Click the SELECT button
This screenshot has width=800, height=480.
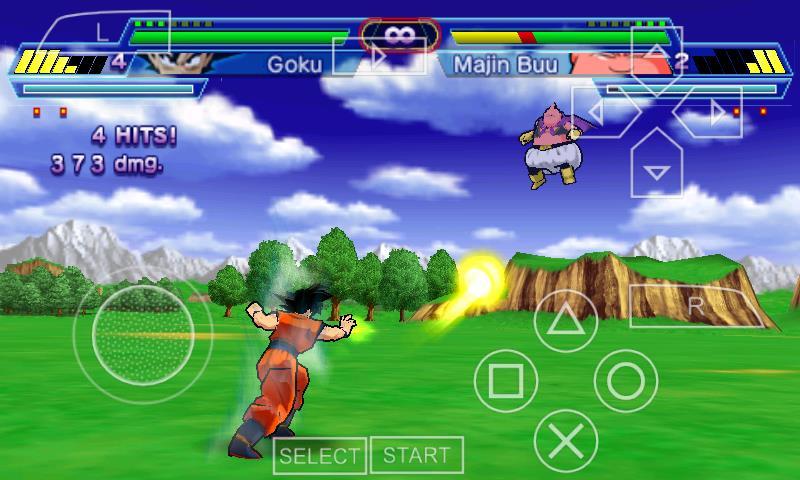(x=320, y=456)
